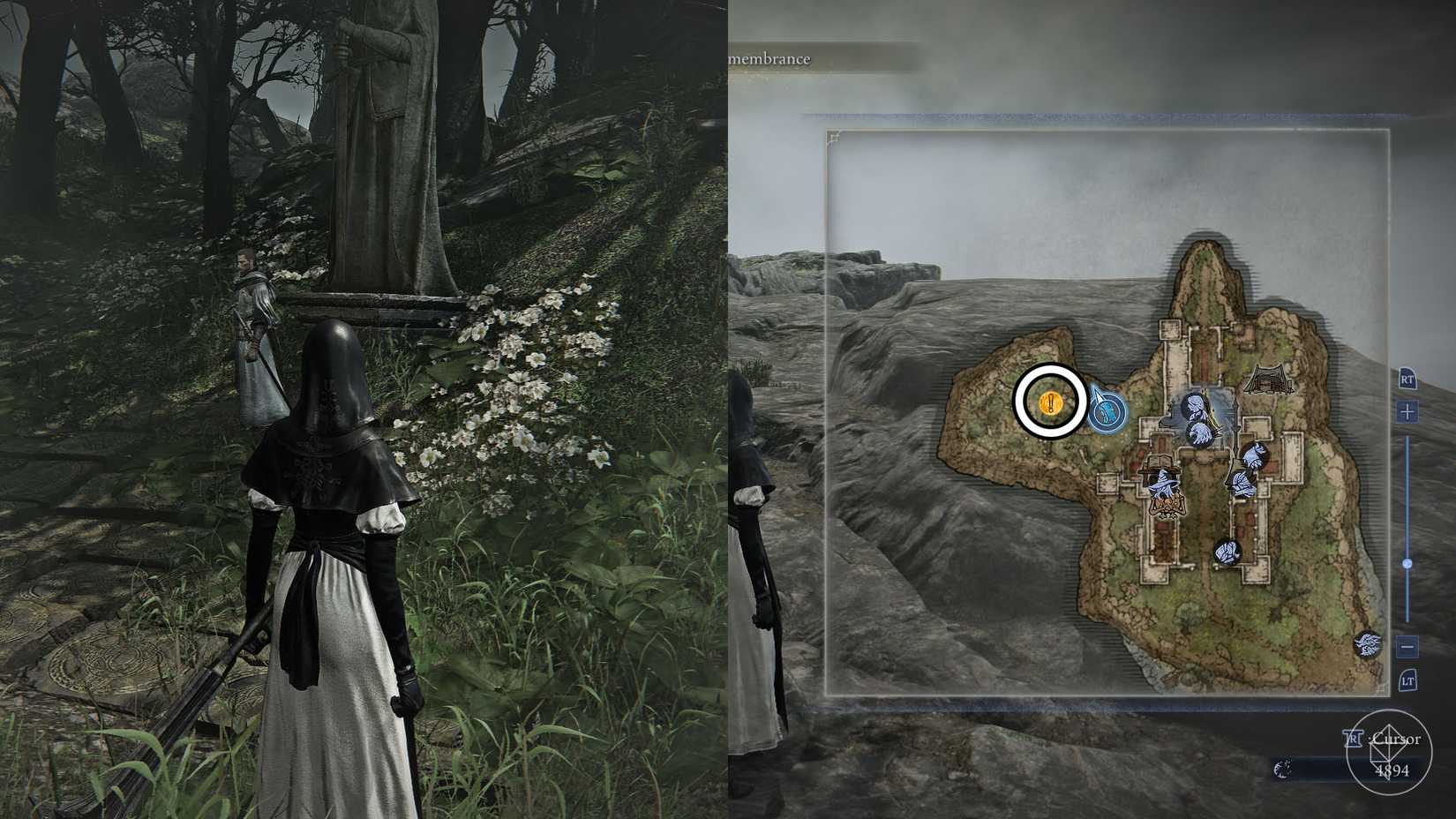1456x819 pixels.
Task: Click the crescent moon icon beside the rune counter
Action: point(1283,770)
